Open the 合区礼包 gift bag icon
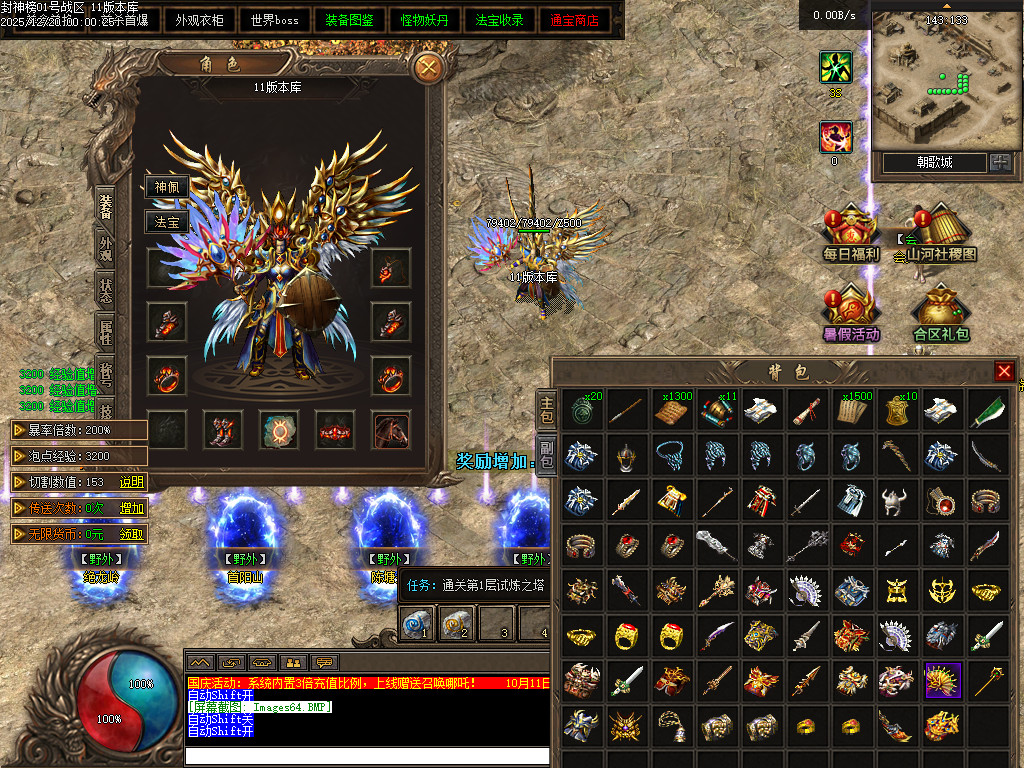This screenshot has height=768, width=1024. coord(941,315)
